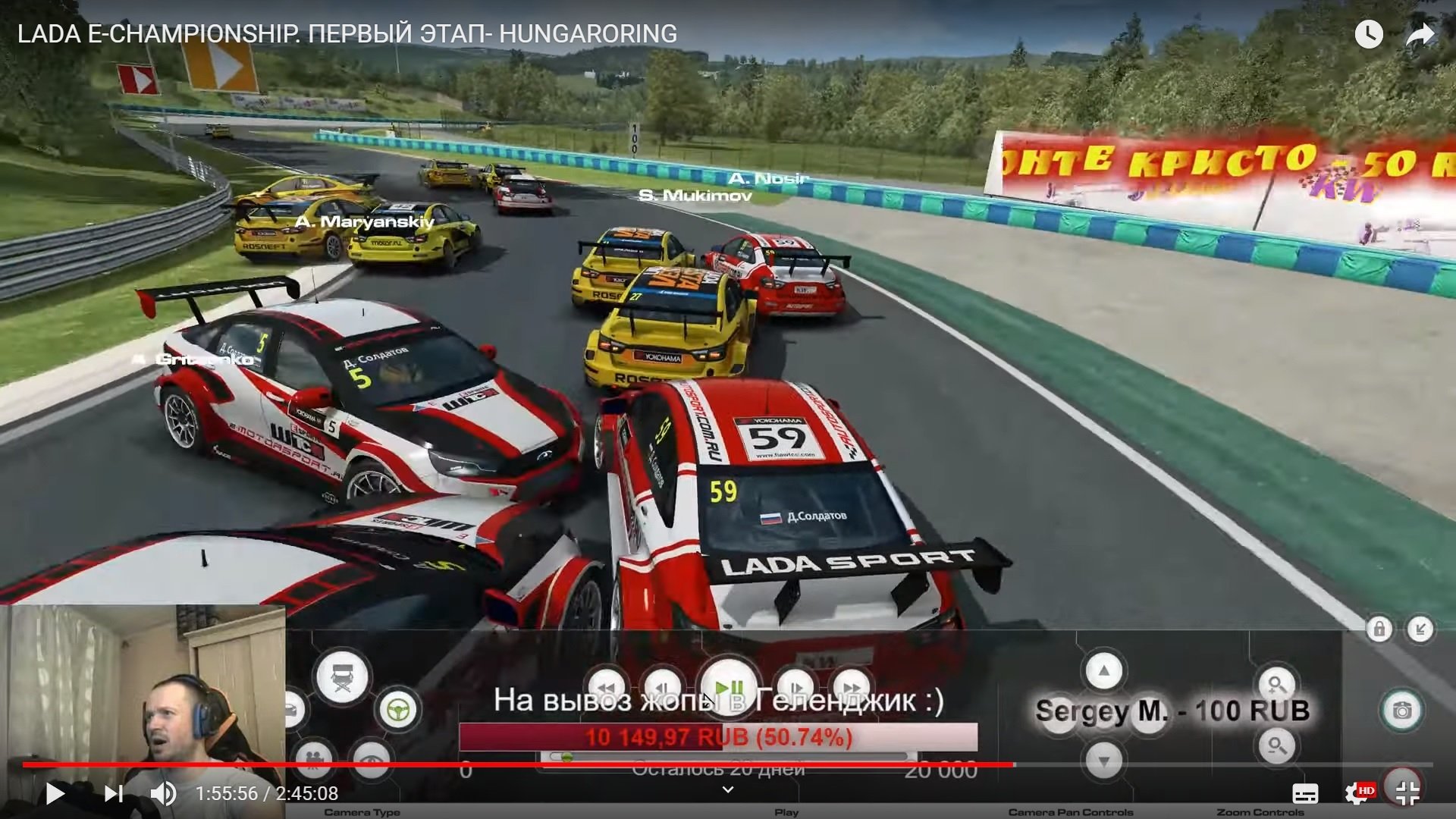Select the eye view camera icon
This screenshot has width=1456, height=819.
click(x=372, y=758)
